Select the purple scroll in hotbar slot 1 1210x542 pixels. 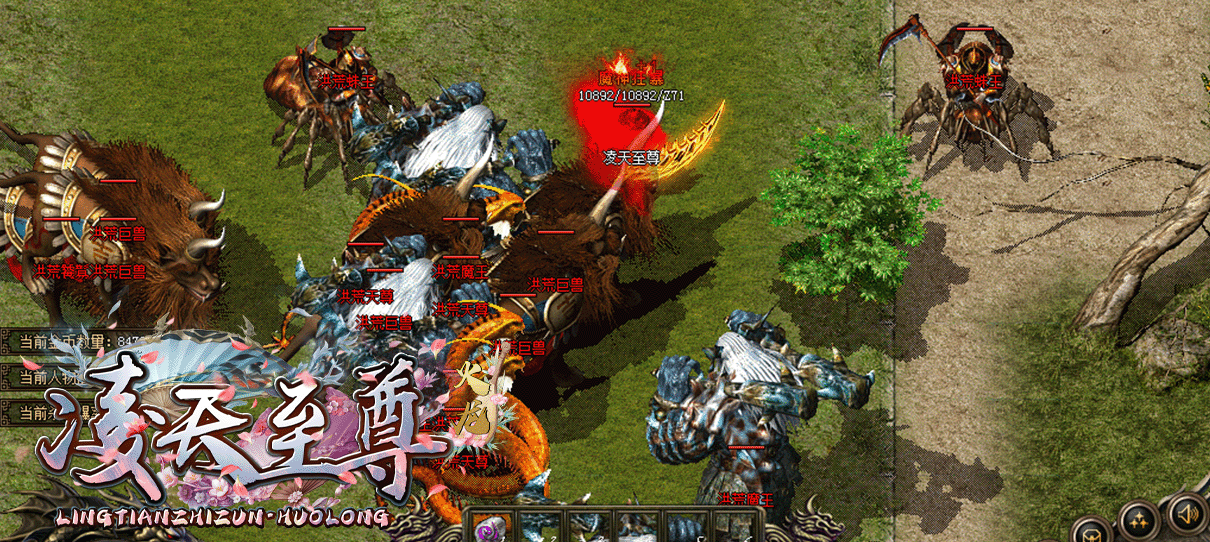point(492,527)
